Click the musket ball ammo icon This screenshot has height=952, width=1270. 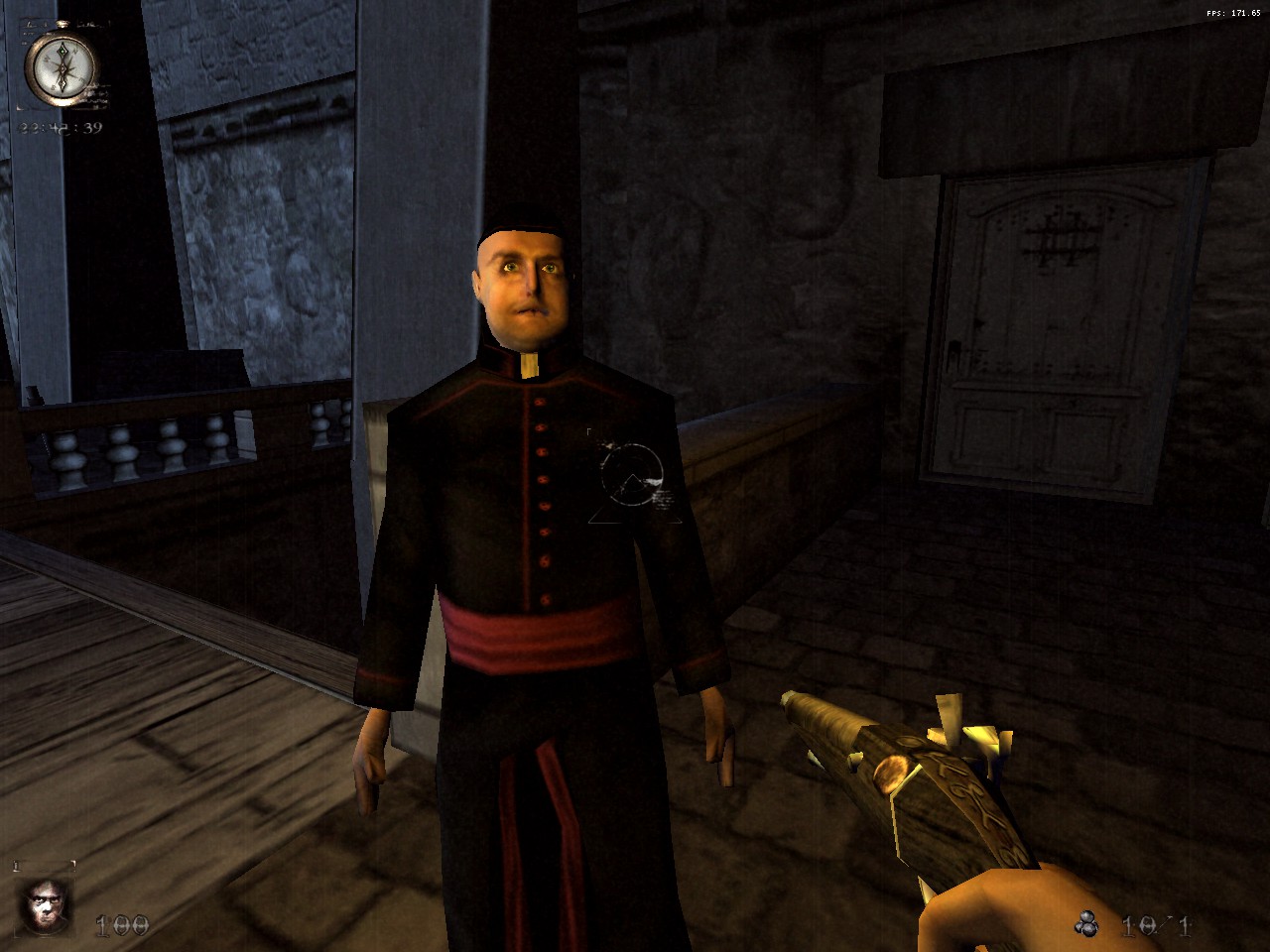1087,924
